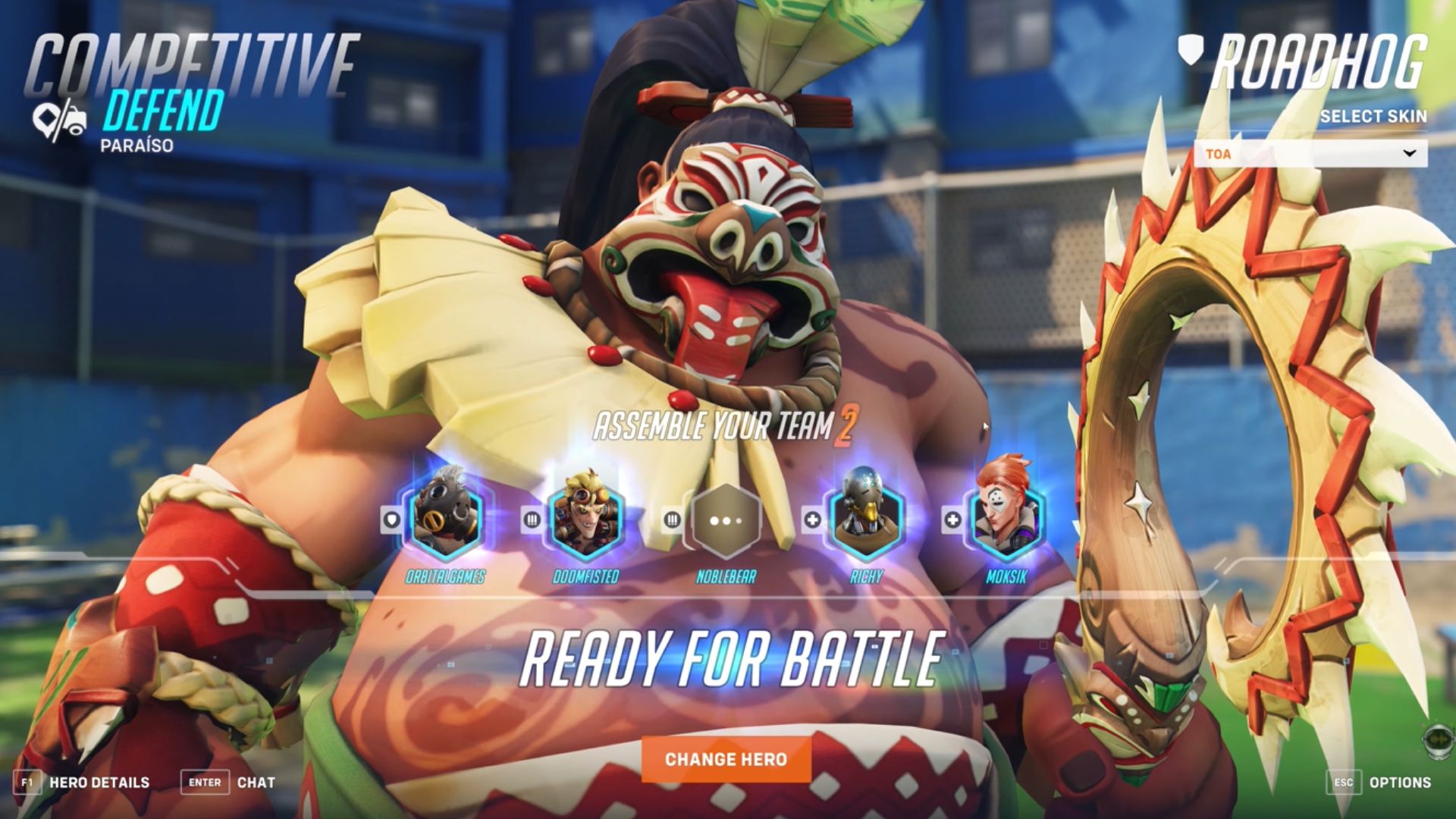Viewport: 1456px width, 819px height.
Task: Open the Options menu
Action: tap(1379, 783)
